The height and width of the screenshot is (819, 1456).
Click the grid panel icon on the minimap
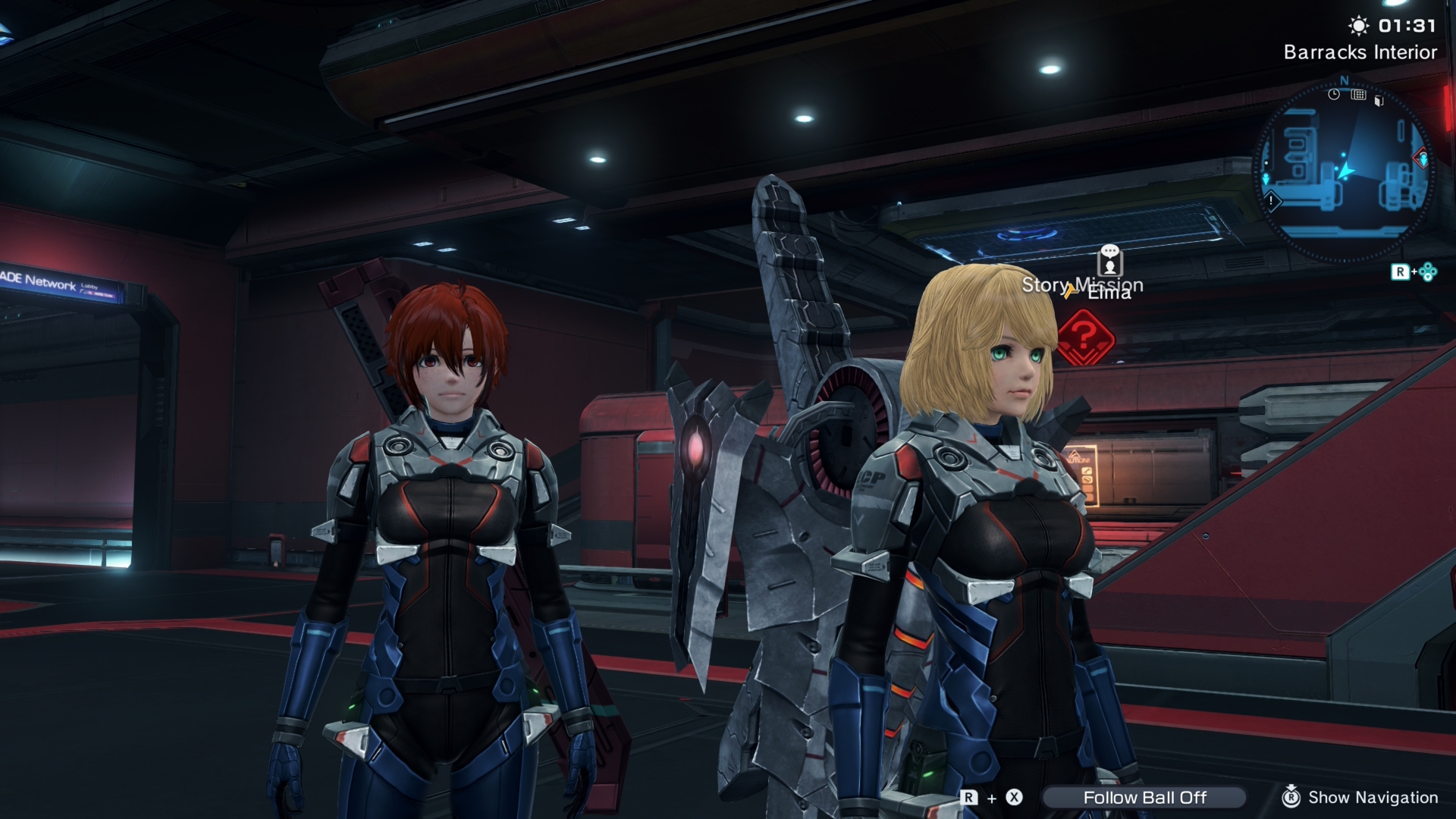tap(1358, 95)
